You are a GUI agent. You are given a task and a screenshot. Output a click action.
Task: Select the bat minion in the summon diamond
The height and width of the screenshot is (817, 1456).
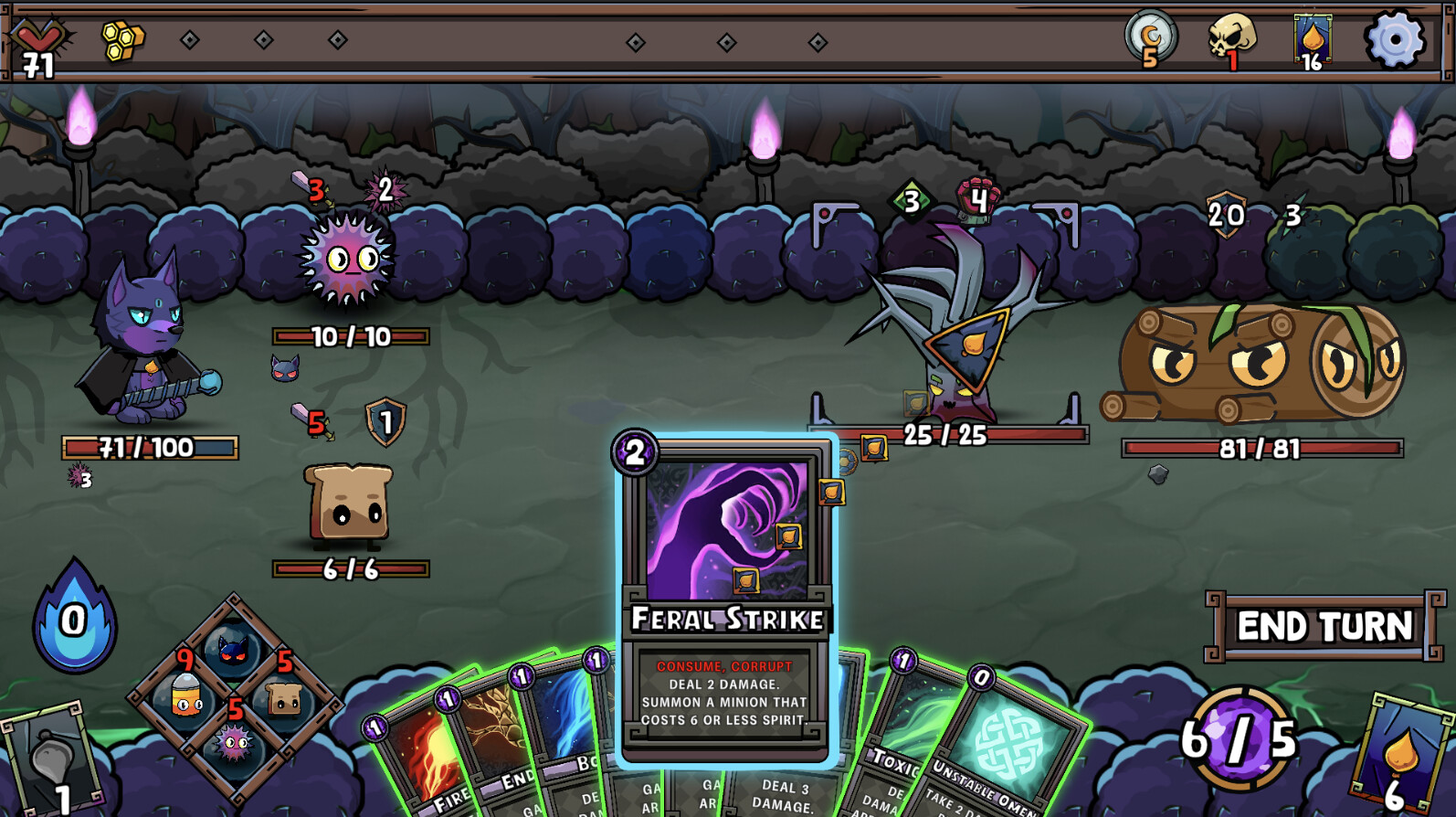click(x=233, y=651)
